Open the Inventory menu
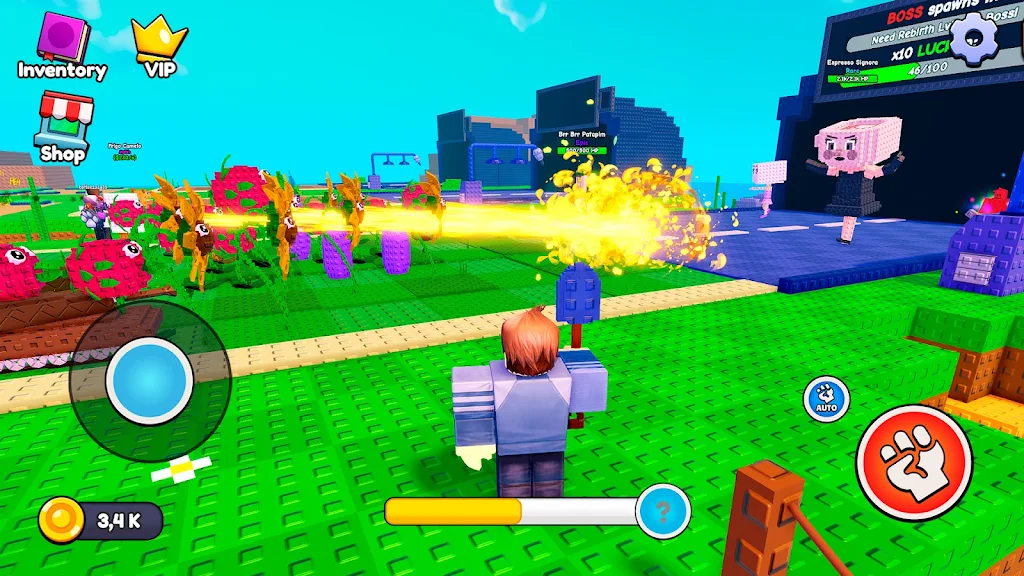 click(x=62, y=44)
